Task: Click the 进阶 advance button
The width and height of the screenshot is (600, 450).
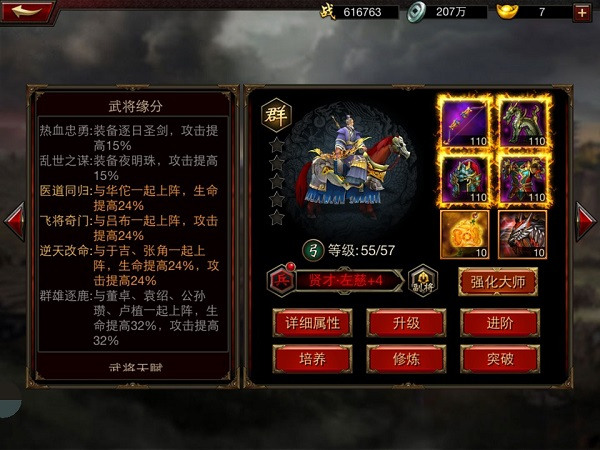Action: click(500, 322)
